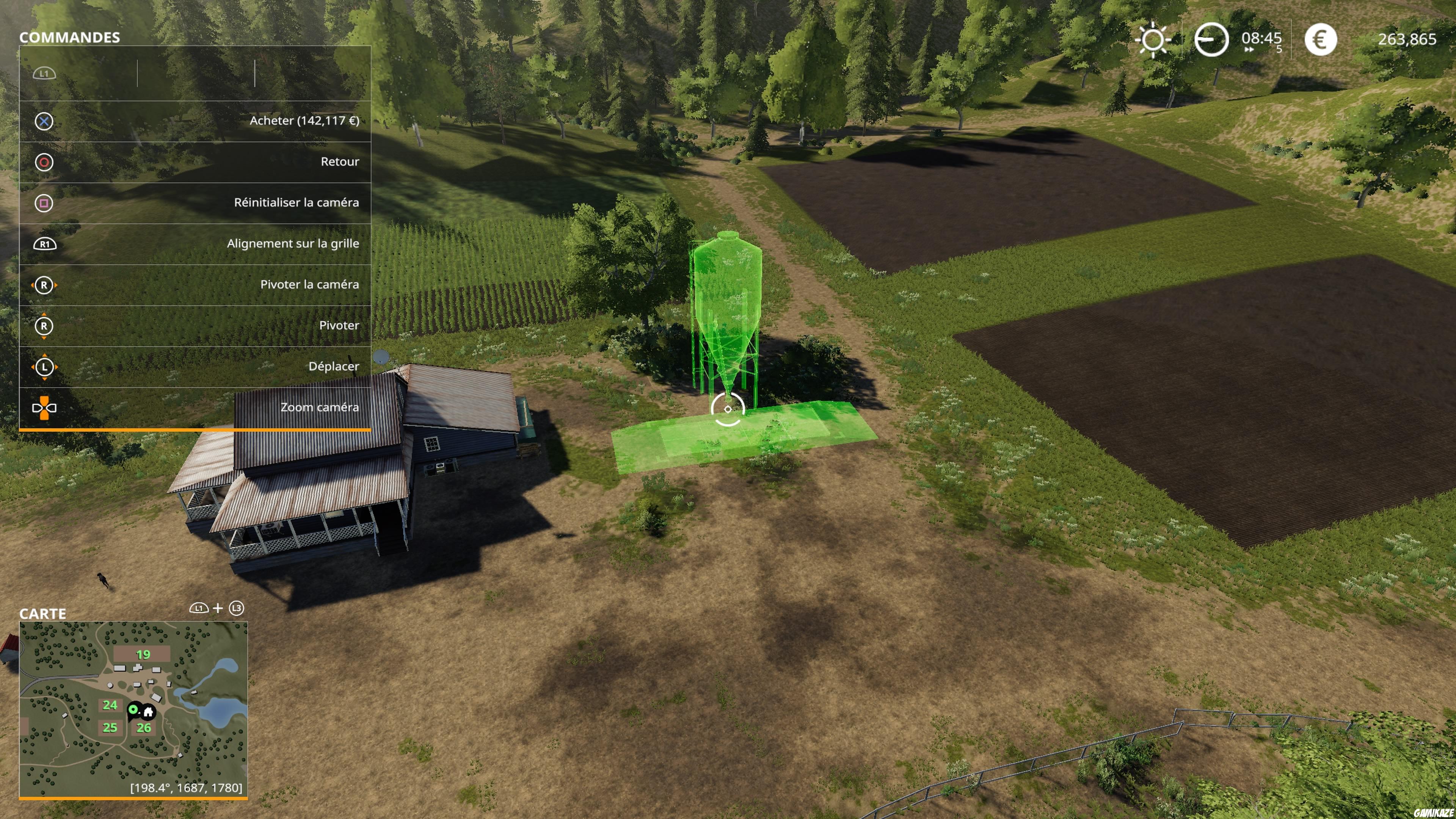Click the X button icon to purchase
Image resolution: width=1456 pixels, height=819 pixels.
(x=44, y=121)
